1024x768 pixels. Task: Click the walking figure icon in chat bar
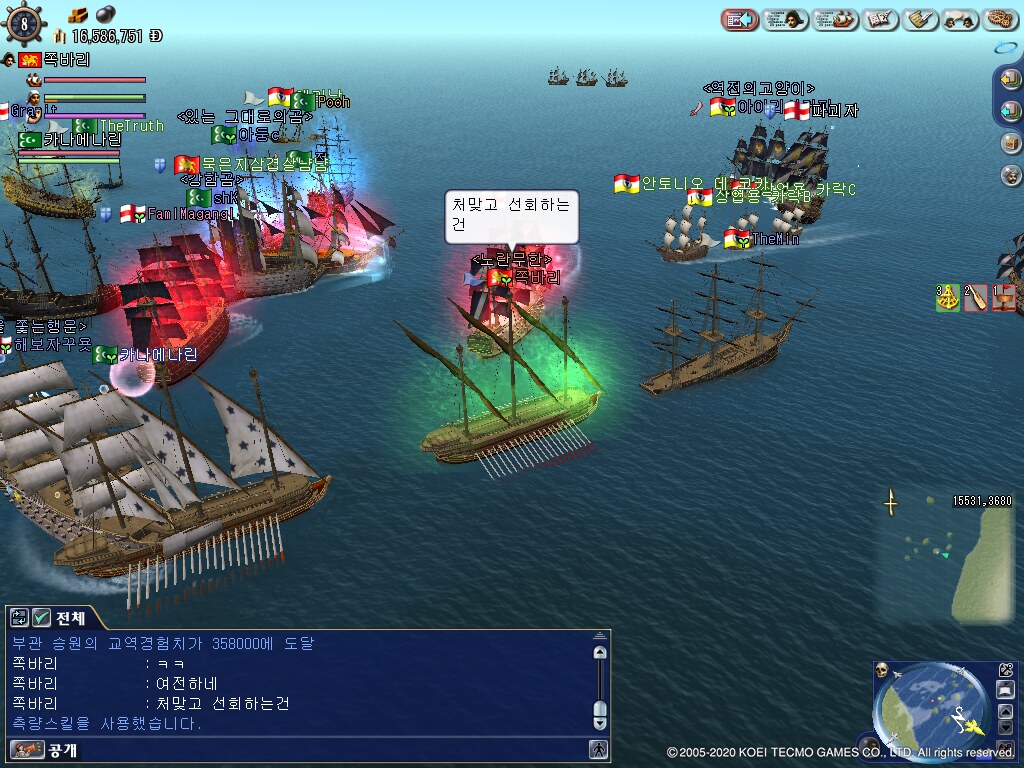coord(597,749)
